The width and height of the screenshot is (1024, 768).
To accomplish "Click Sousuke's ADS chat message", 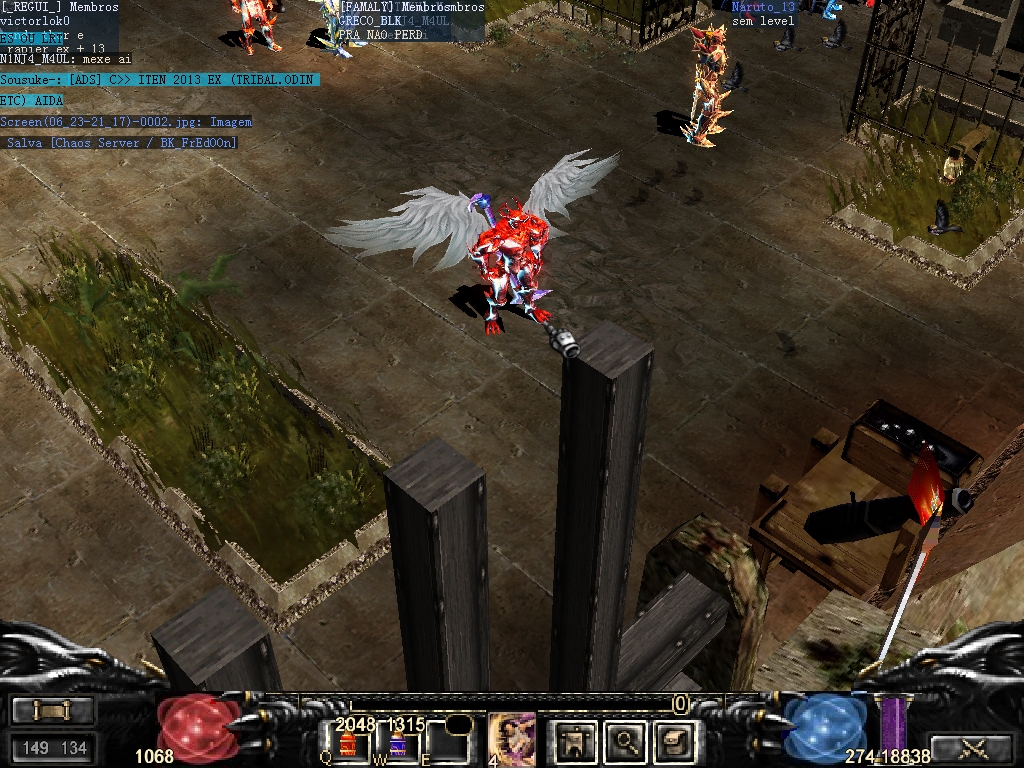I will [159, 80].
